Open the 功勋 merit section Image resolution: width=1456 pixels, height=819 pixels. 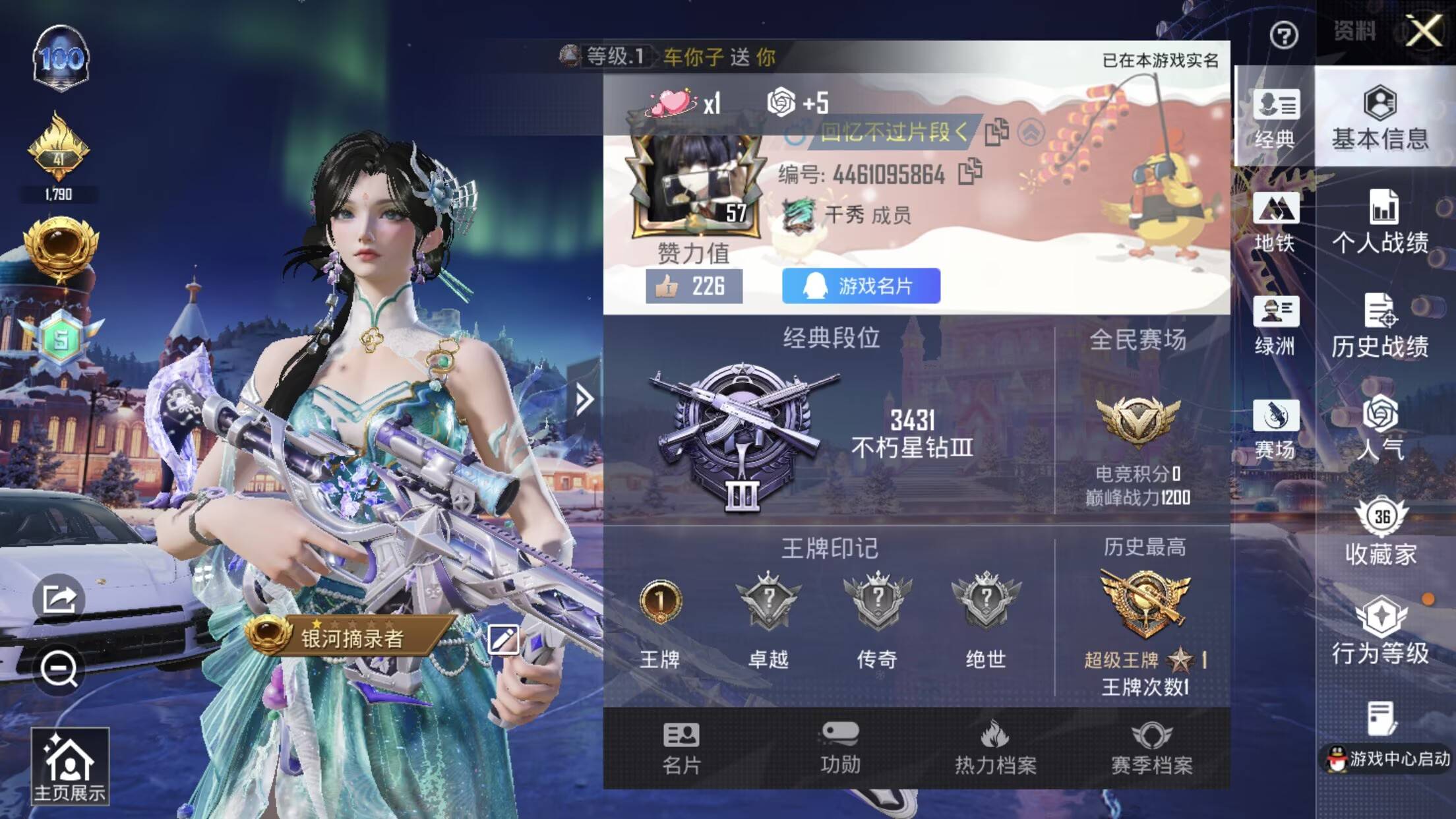point(839,748)
